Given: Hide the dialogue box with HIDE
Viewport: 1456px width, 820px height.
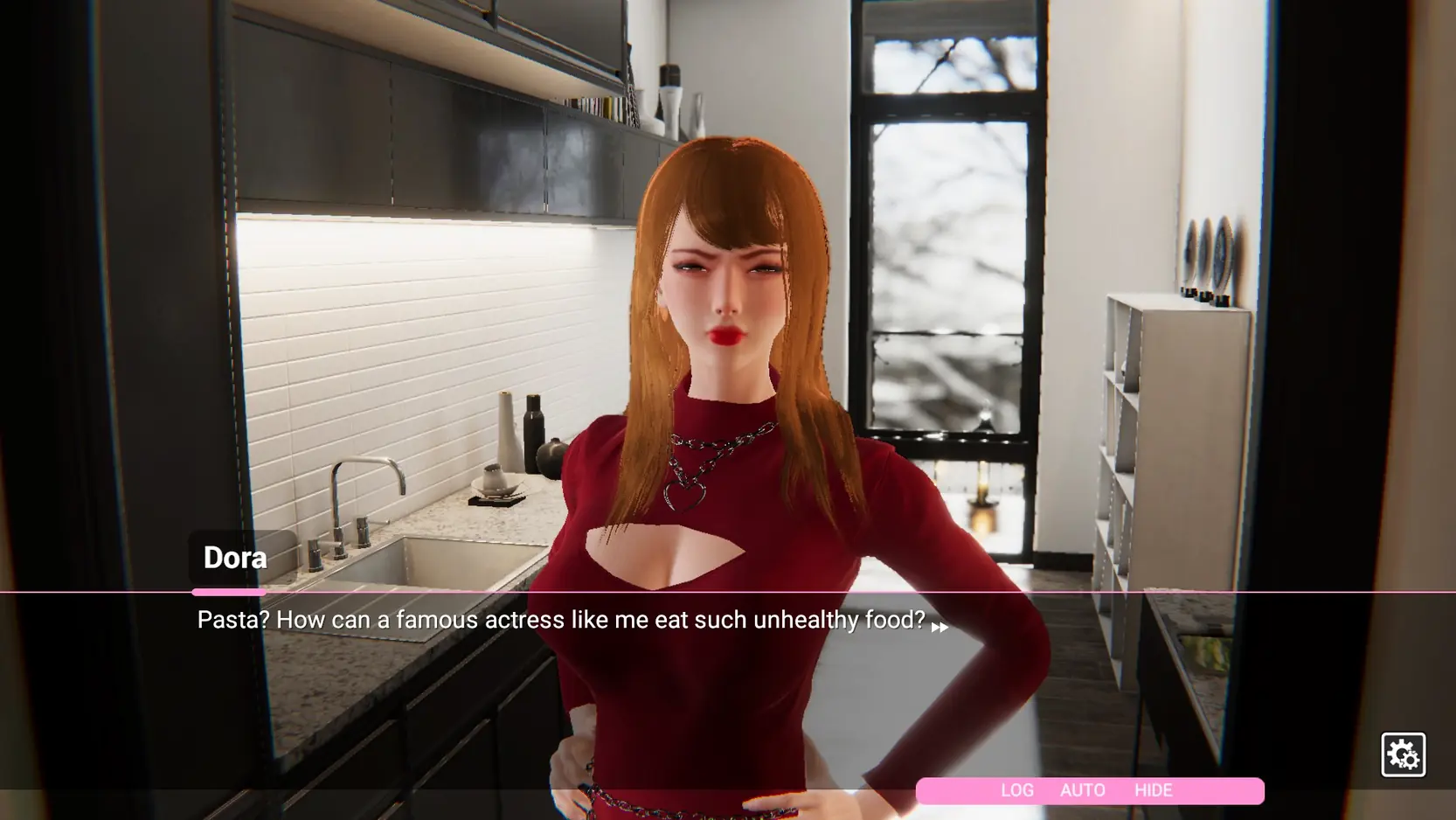Looking at the screenshot, I should click(x=1153, y=790).
